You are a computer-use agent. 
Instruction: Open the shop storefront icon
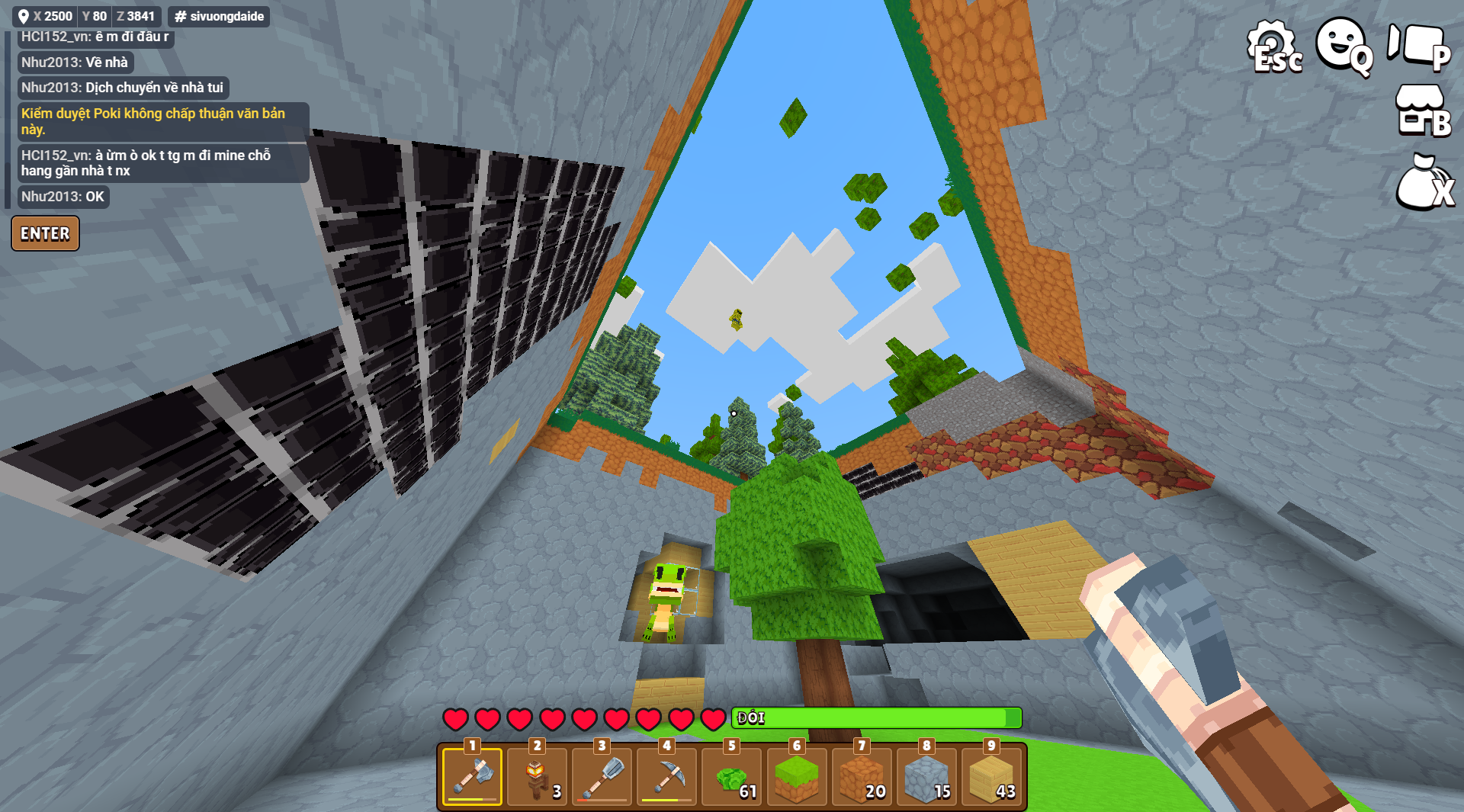click(1421, 112)
